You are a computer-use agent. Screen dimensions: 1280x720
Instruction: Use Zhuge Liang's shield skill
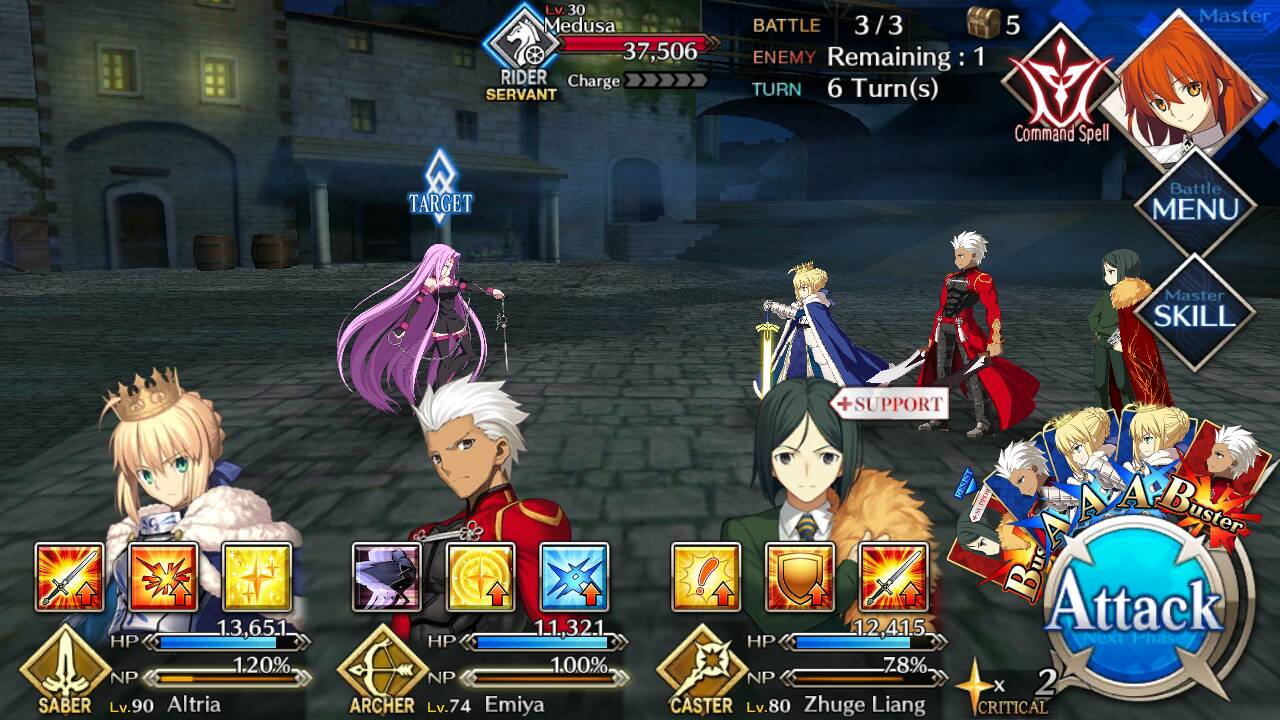tap(799, 577)
